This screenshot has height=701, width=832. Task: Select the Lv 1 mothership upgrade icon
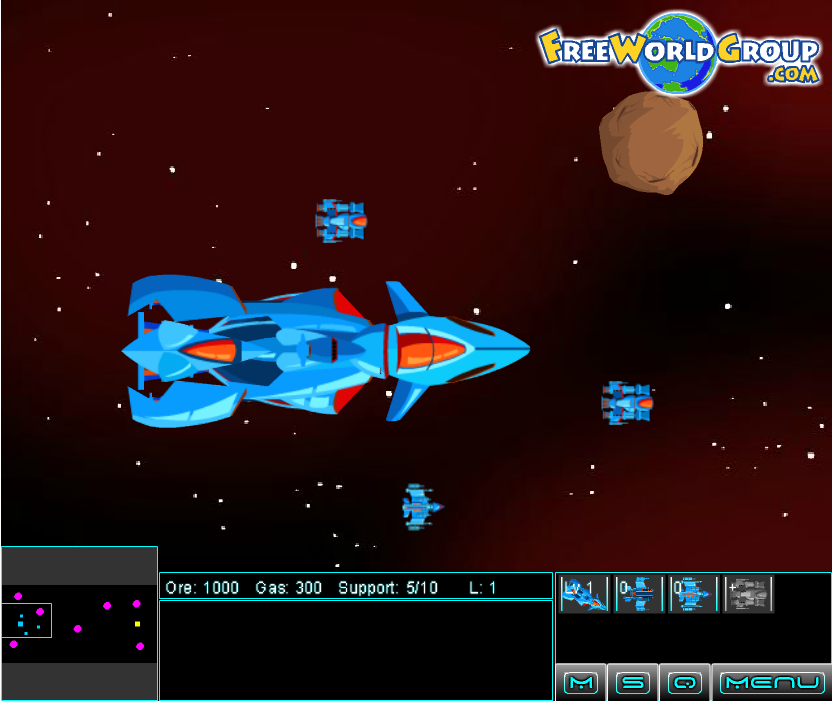584,594
